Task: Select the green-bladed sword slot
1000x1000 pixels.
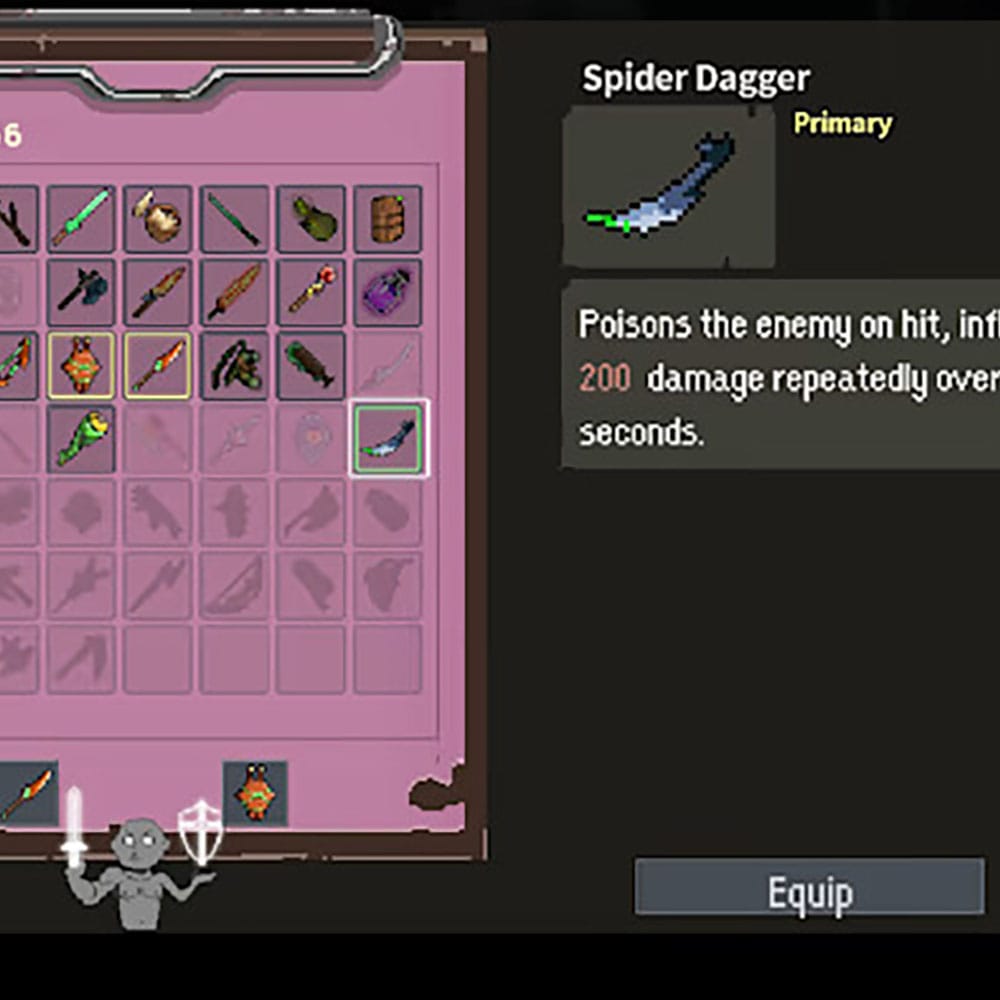Action: coord(80,219)
